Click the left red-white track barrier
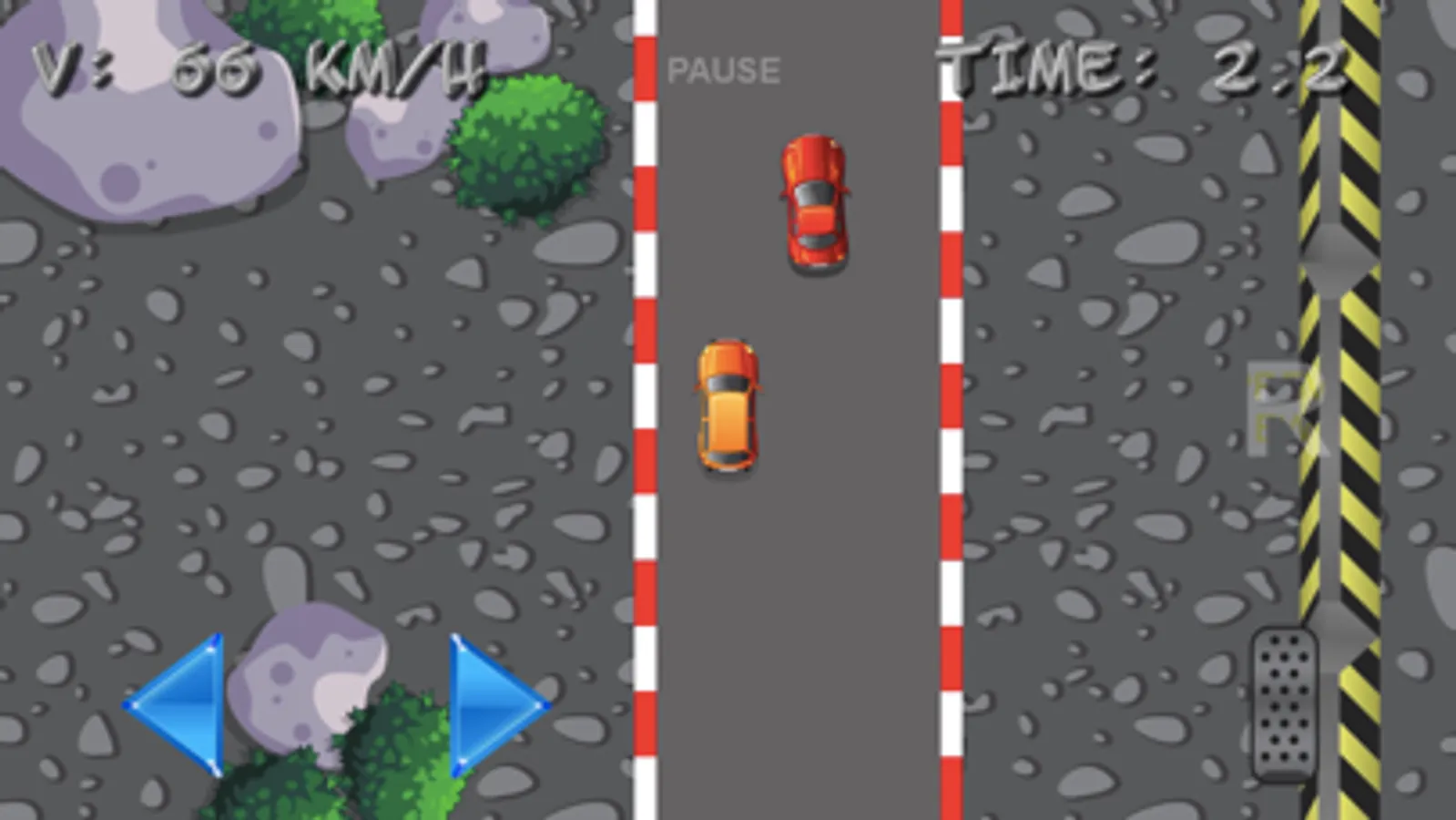1456x820 pixels. (645, 410)
